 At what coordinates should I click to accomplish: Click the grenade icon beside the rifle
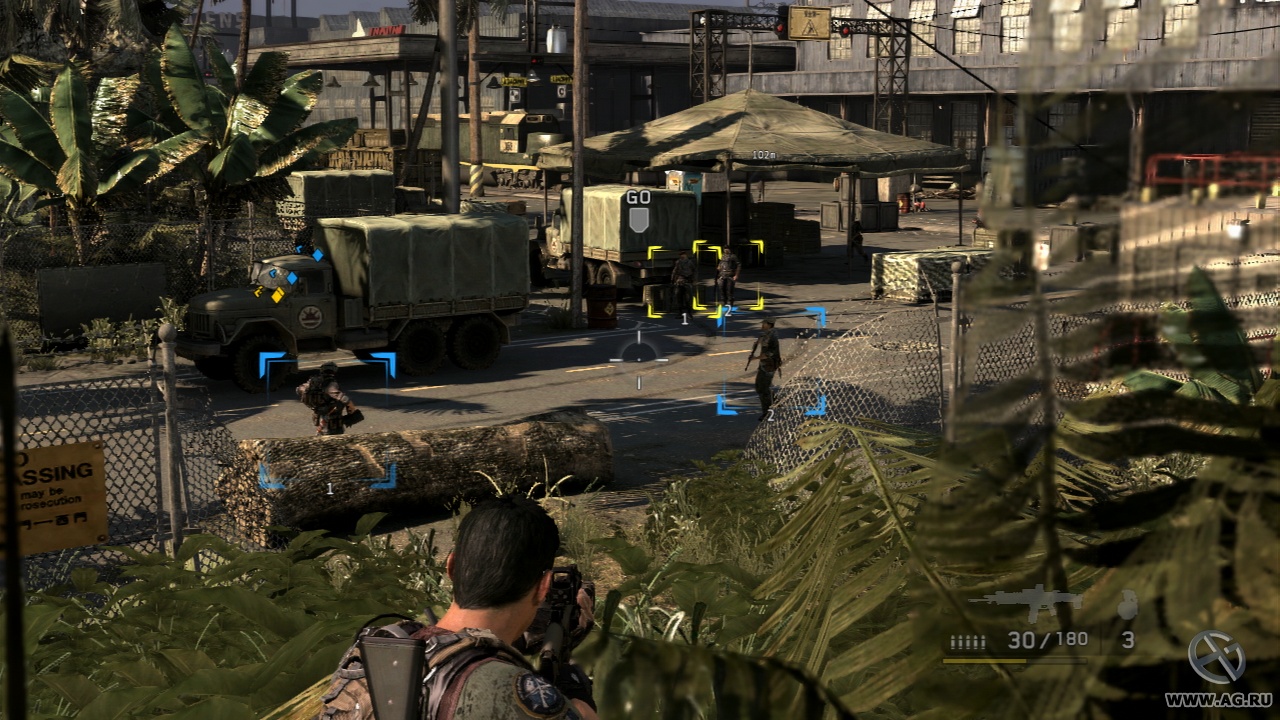pyautogui.click(x=1127, y=603)
